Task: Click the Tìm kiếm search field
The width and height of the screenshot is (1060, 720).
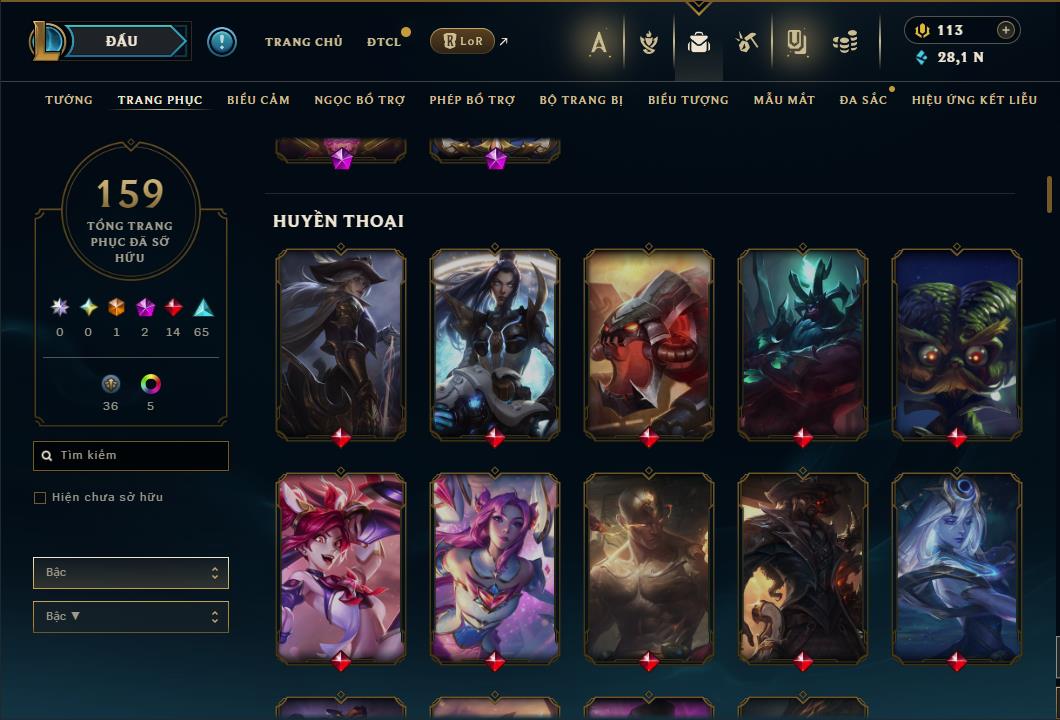Action: pos(131,456)
